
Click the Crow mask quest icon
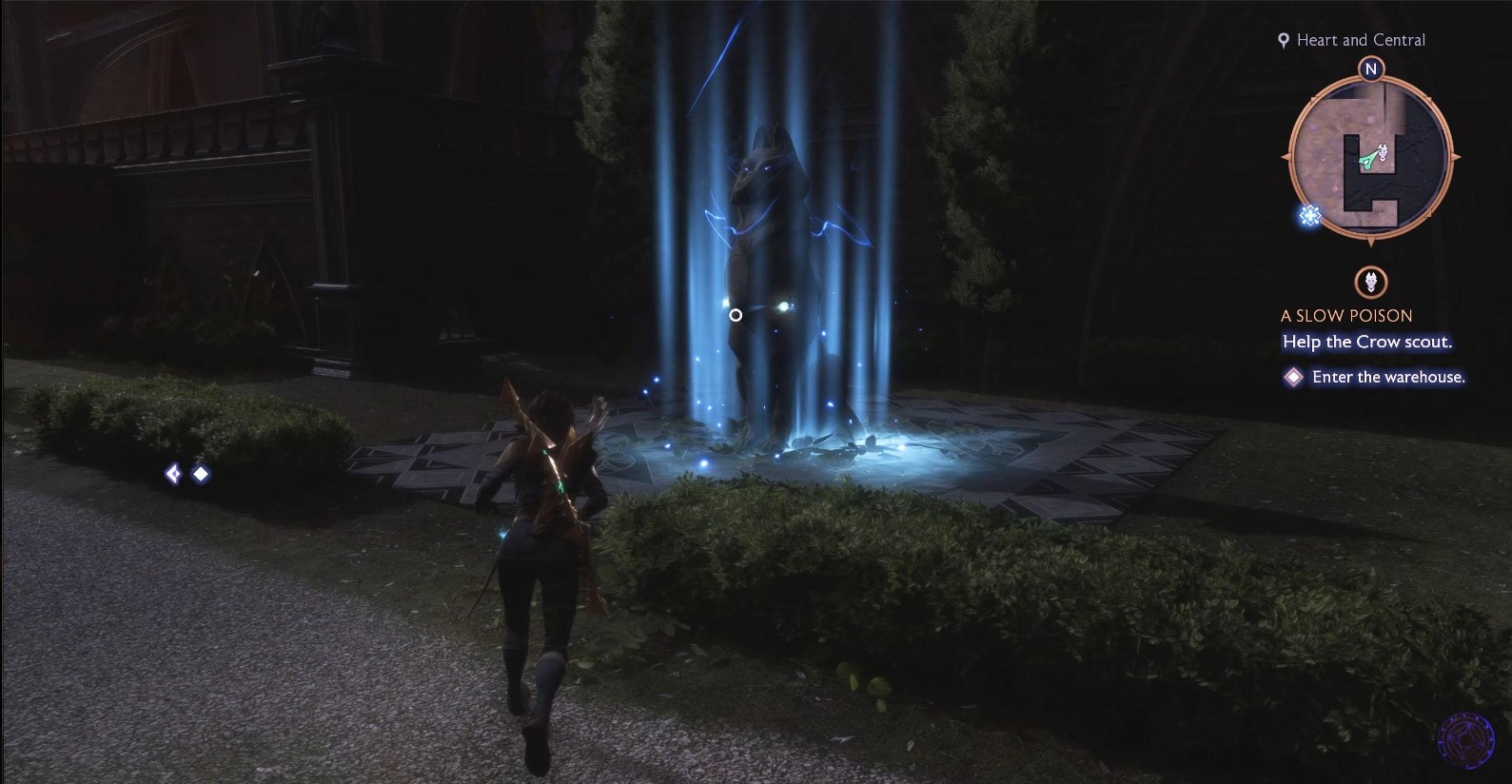point(1370,282)
